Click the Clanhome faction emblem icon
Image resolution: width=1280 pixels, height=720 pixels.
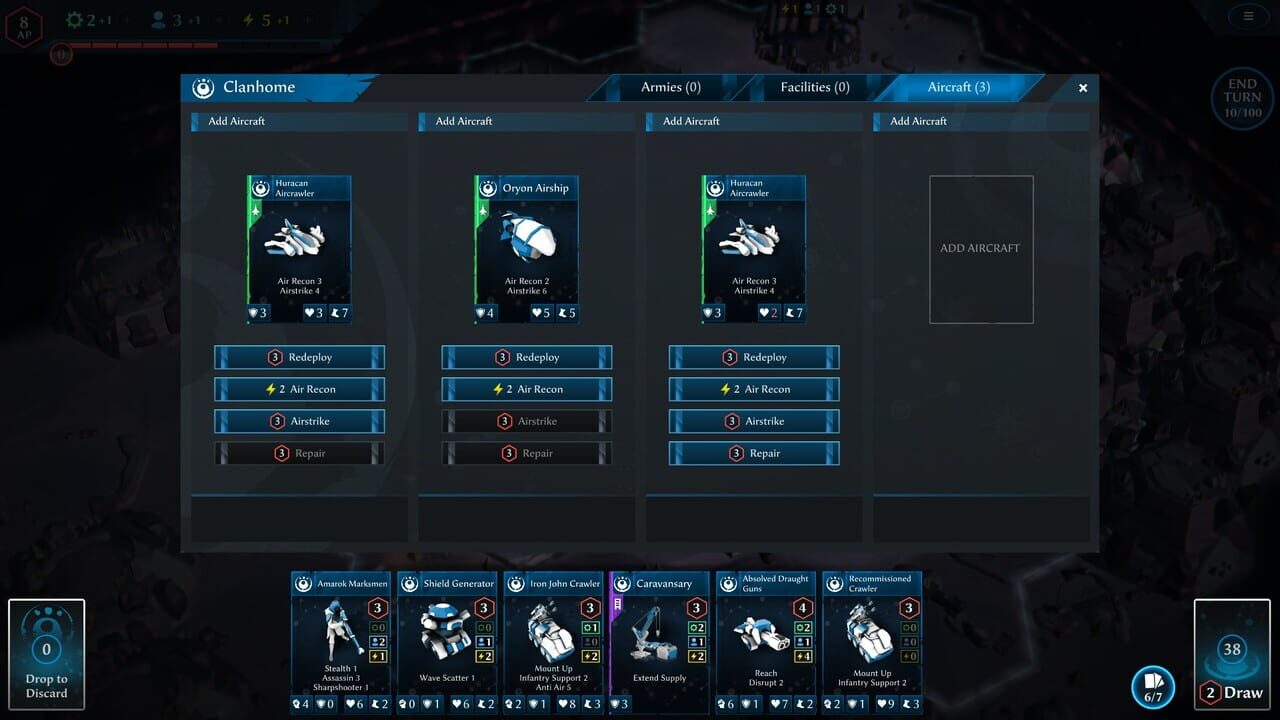(201, 87)
